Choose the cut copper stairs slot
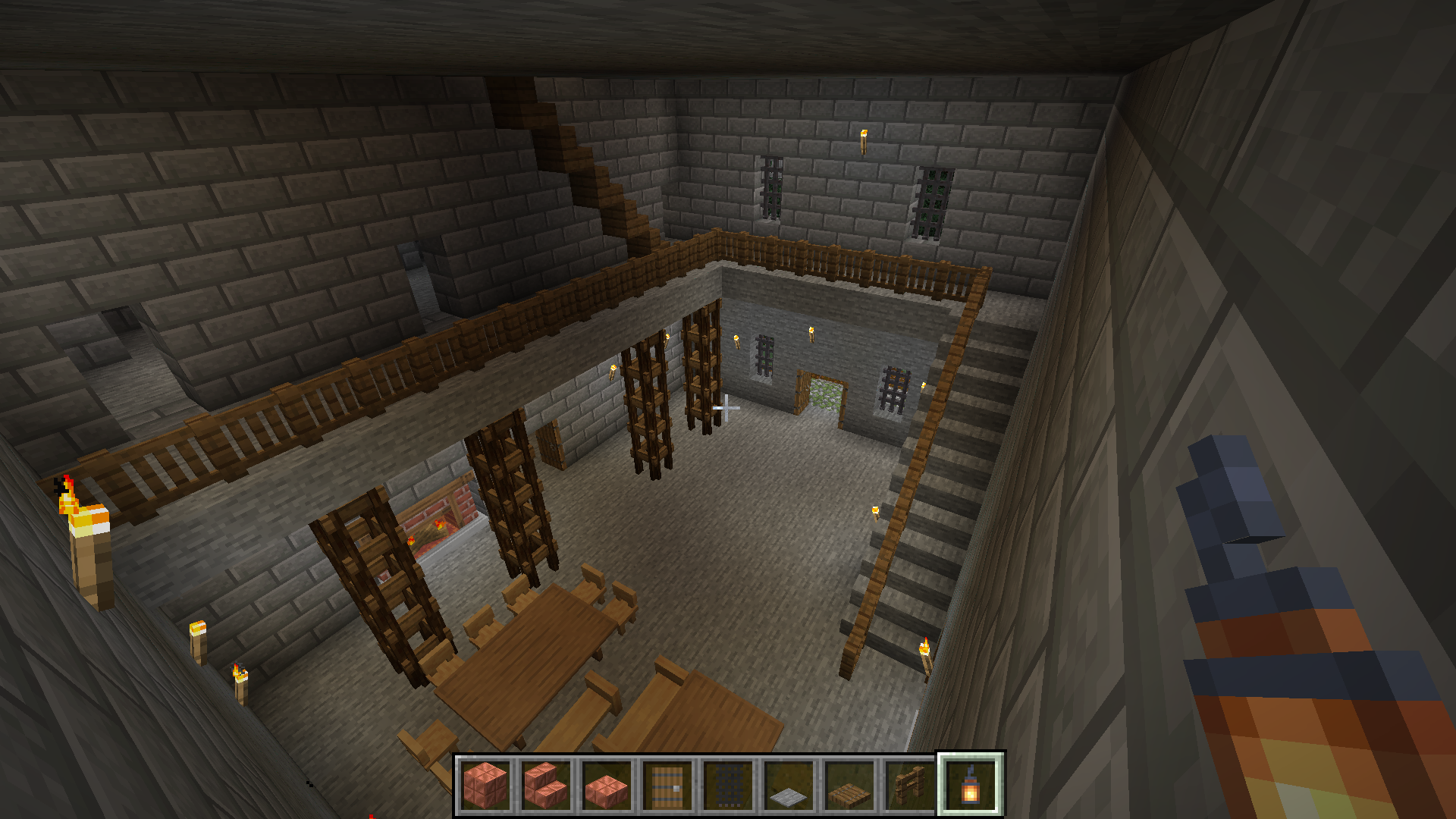The width and height of the screenshot is (1456, 819). point(546,785)
